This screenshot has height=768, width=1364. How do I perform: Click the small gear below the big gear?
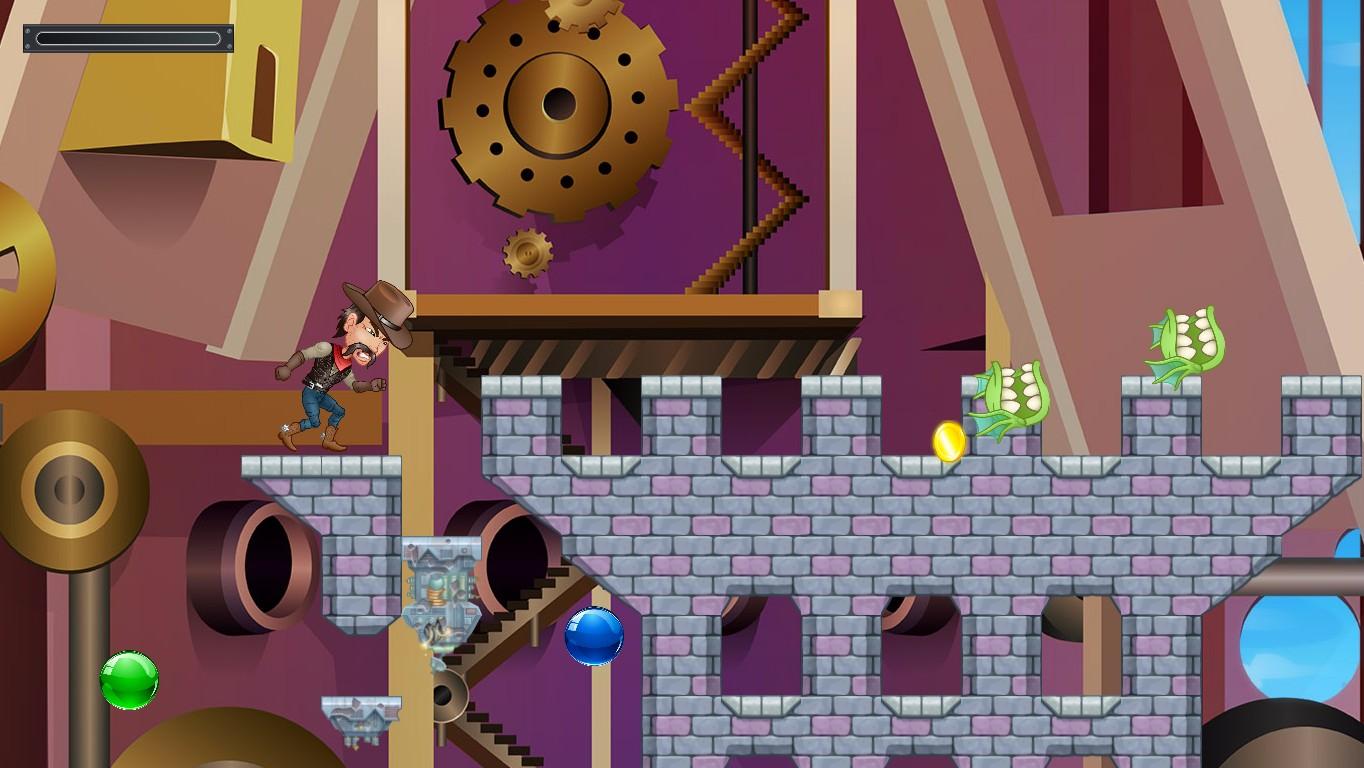click(529, 253)
